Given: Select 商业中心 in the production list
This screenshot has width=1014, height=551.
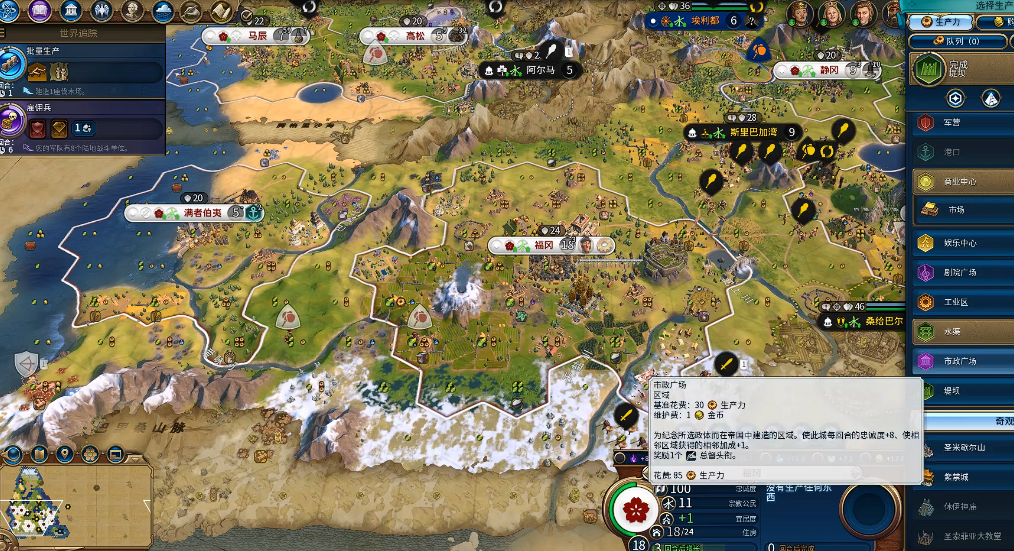Looking at the screenshot, I should point(960,182).
